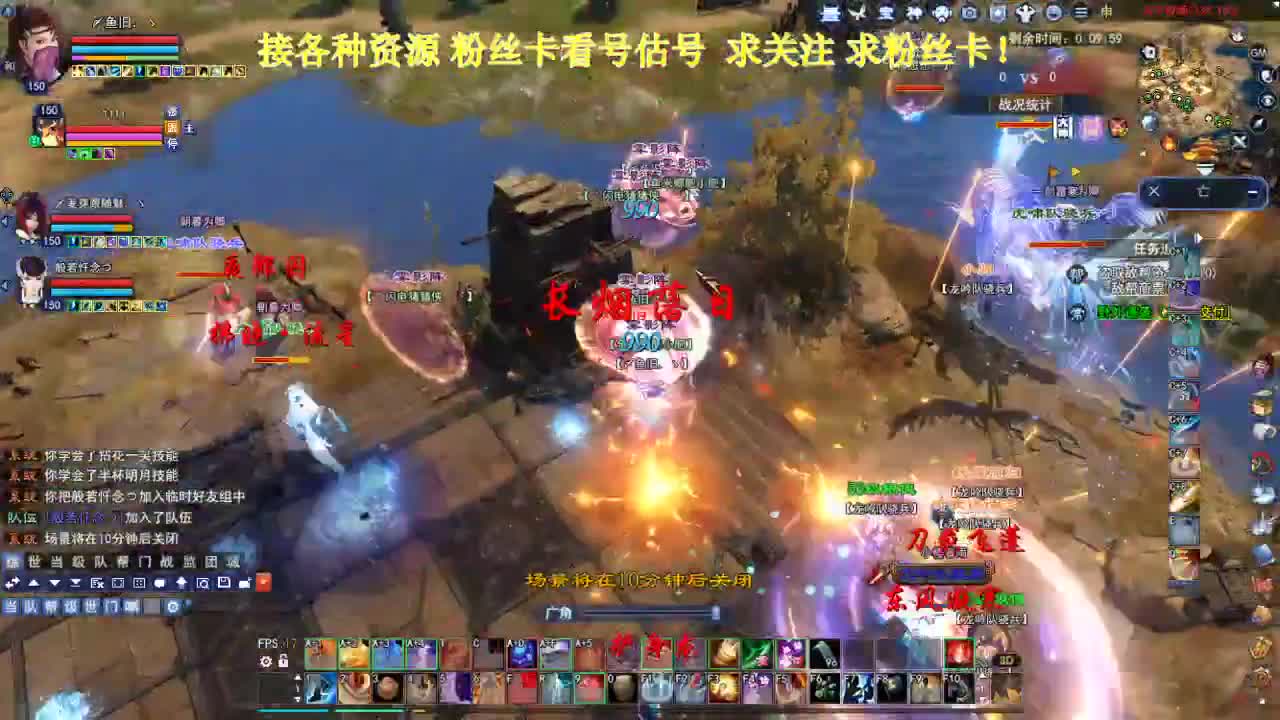
Task: Click the GM icon near the minimap
Action: point(1256,52)
